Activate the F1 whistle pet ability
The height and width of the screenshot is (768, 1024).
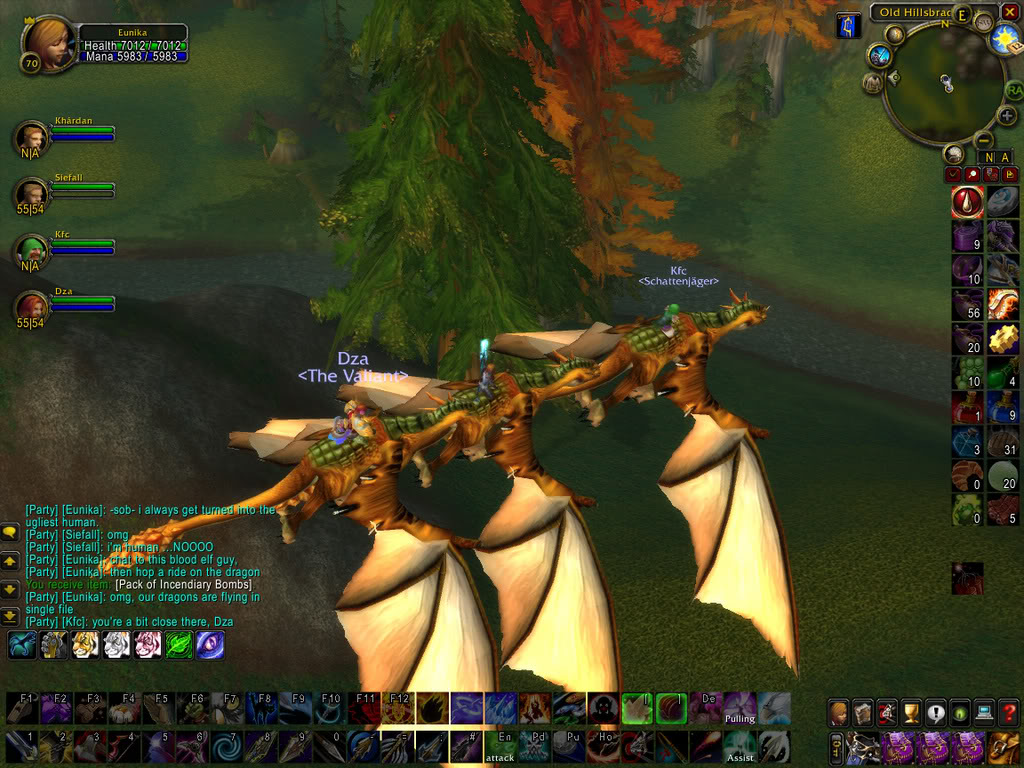(x=21, y=708)
